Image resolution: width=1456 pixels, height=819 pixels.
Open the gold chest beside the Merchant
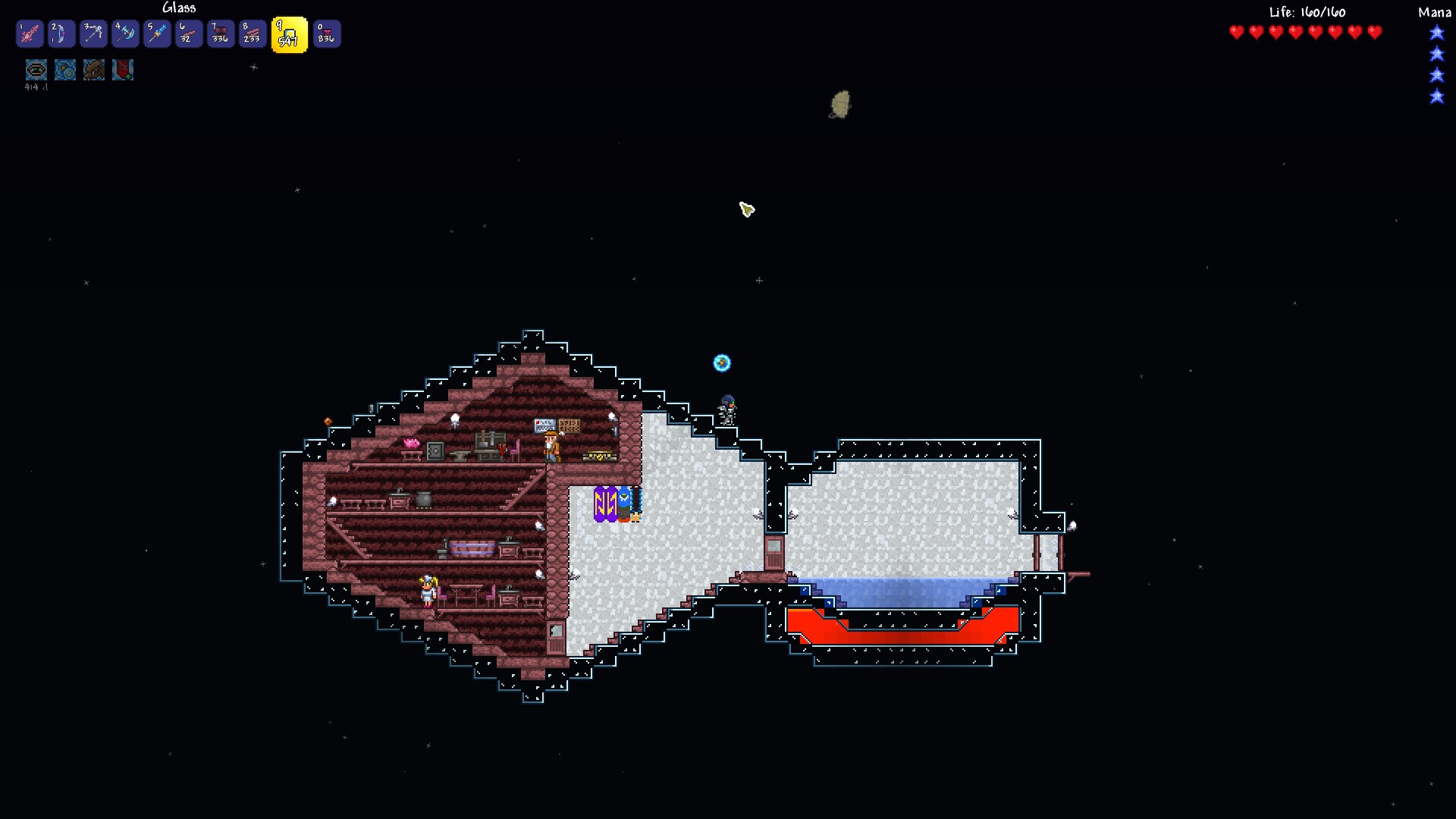click(x=601, y=455)
